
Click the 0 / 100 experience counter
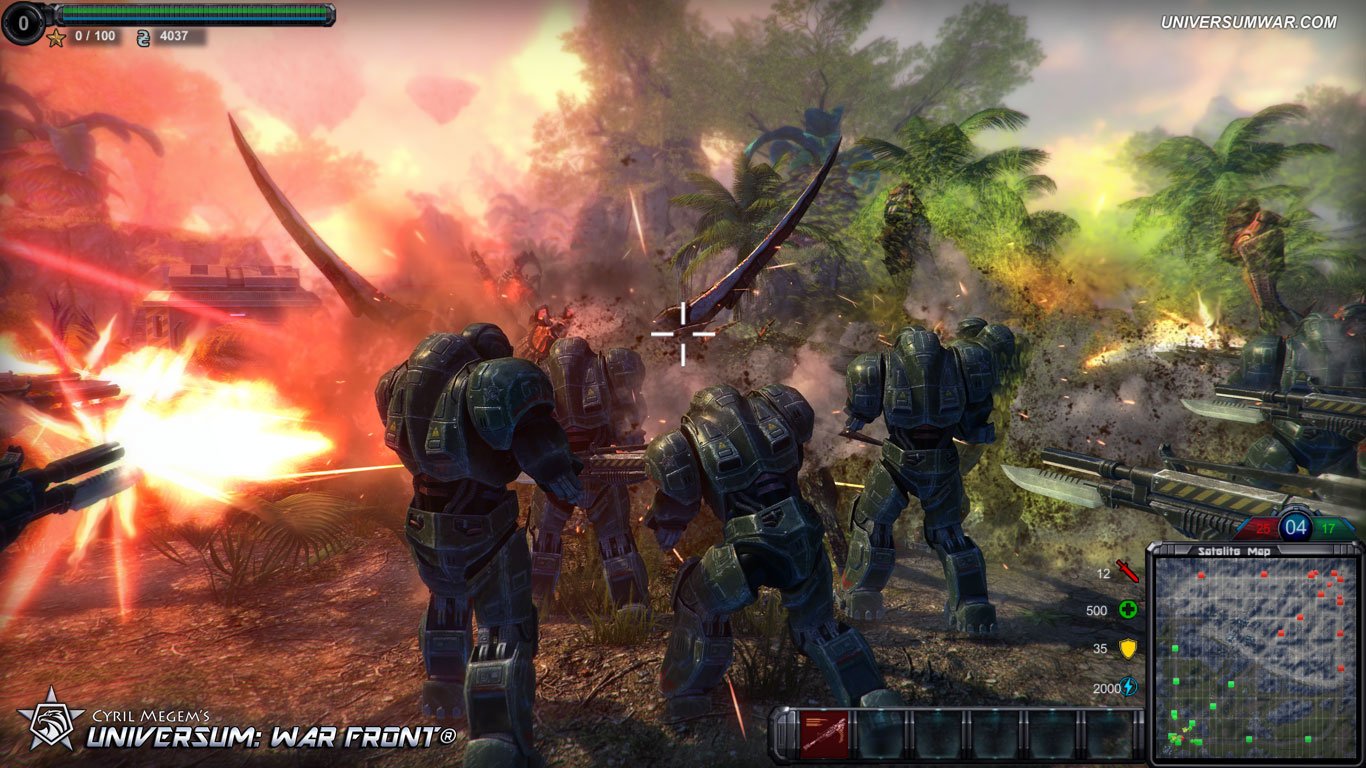tap(95, 37)
